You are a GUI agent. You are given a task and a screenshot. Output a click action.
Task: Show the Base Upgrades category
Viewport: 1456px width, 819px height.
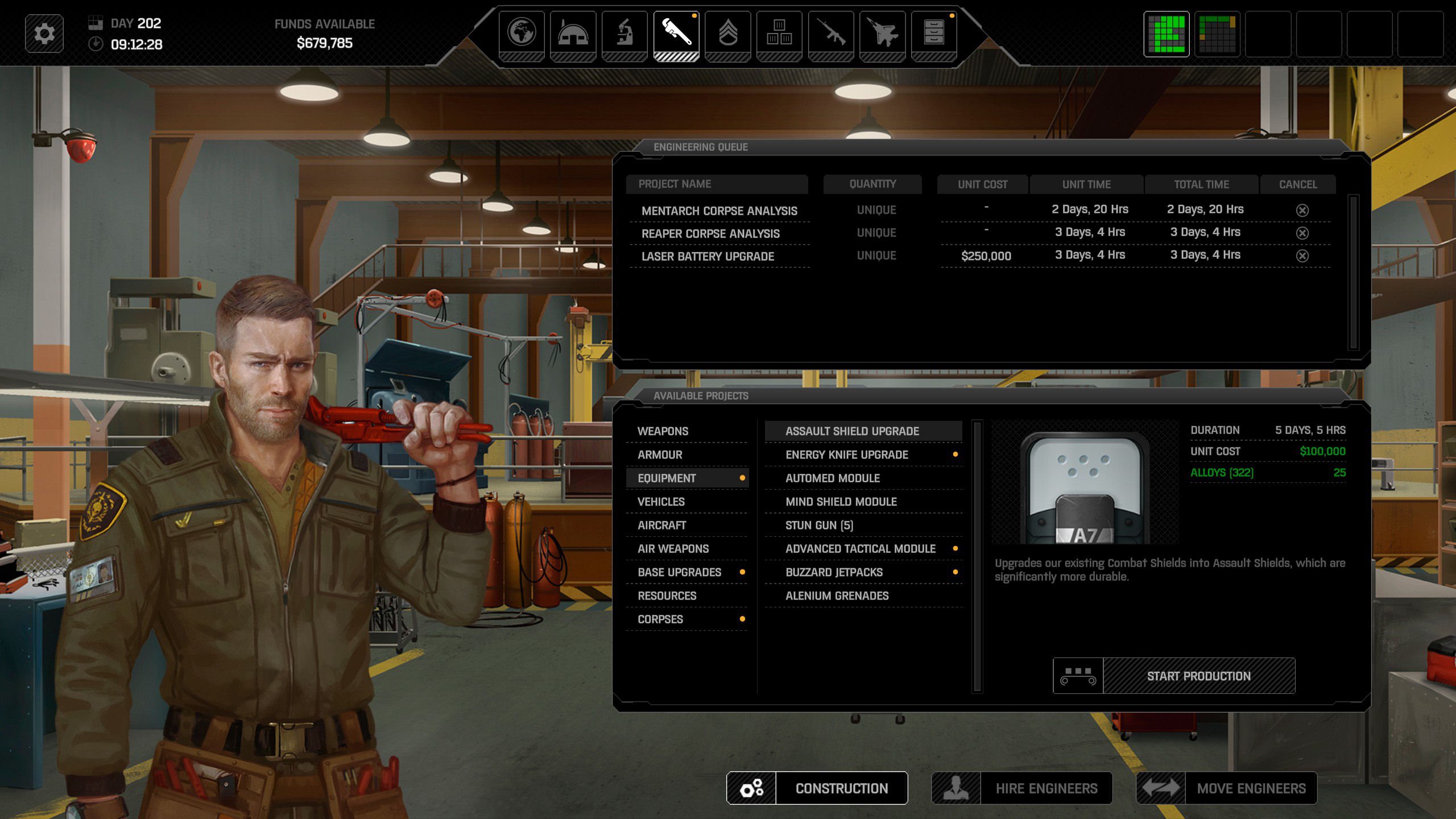coord(680,572)
